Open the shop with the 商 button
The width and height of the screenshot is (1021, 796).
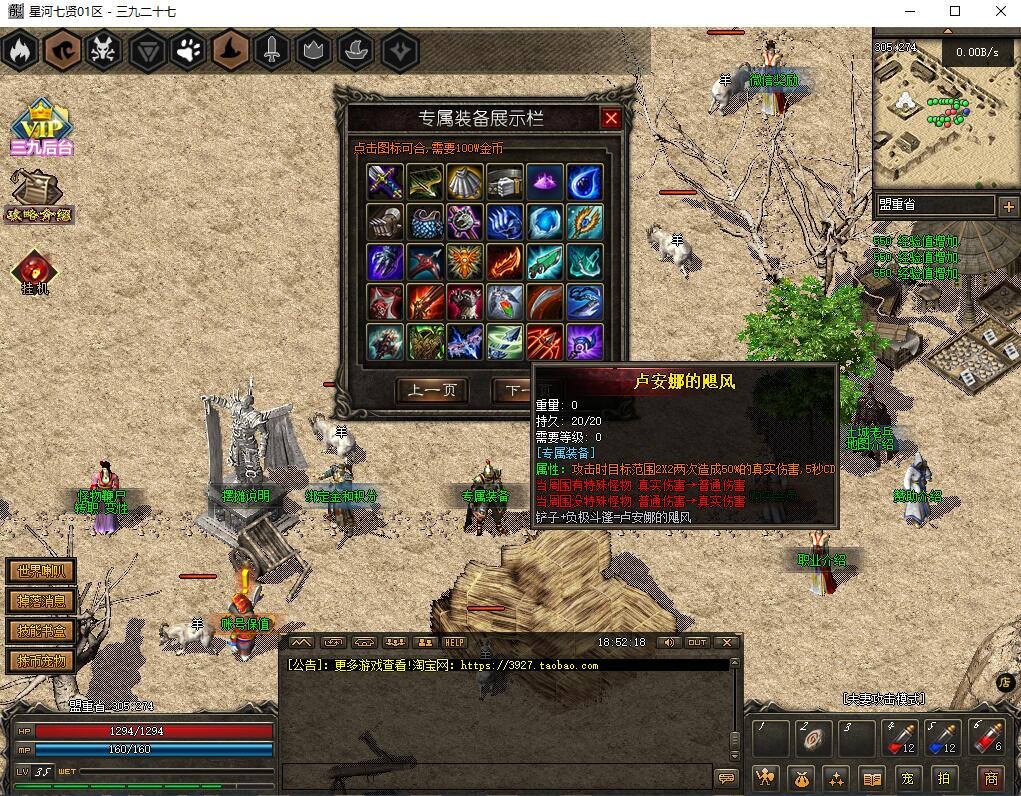990,778
